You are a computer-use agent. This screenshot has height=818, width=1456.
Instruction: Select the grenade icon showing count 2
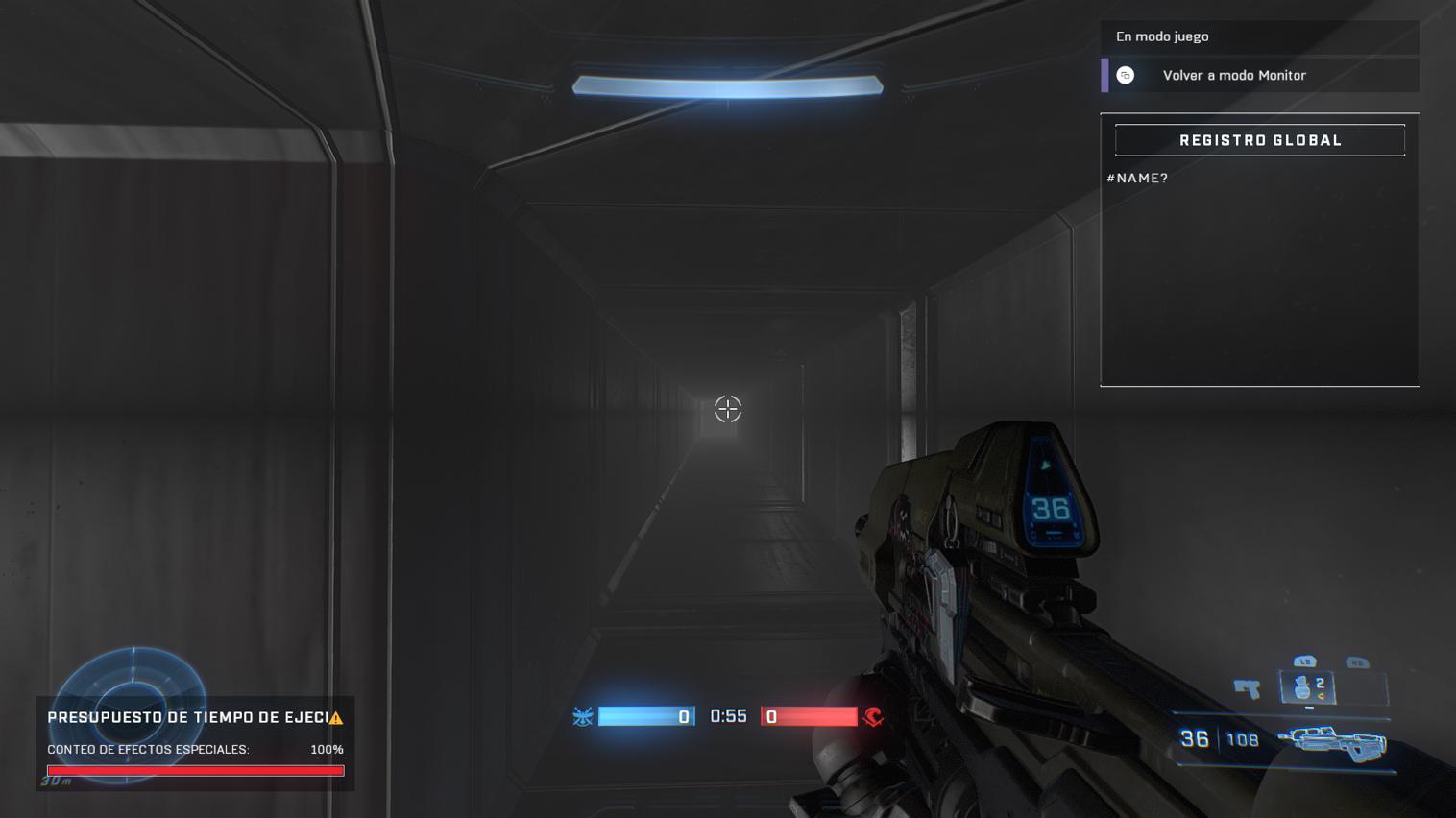point(1302,686)
